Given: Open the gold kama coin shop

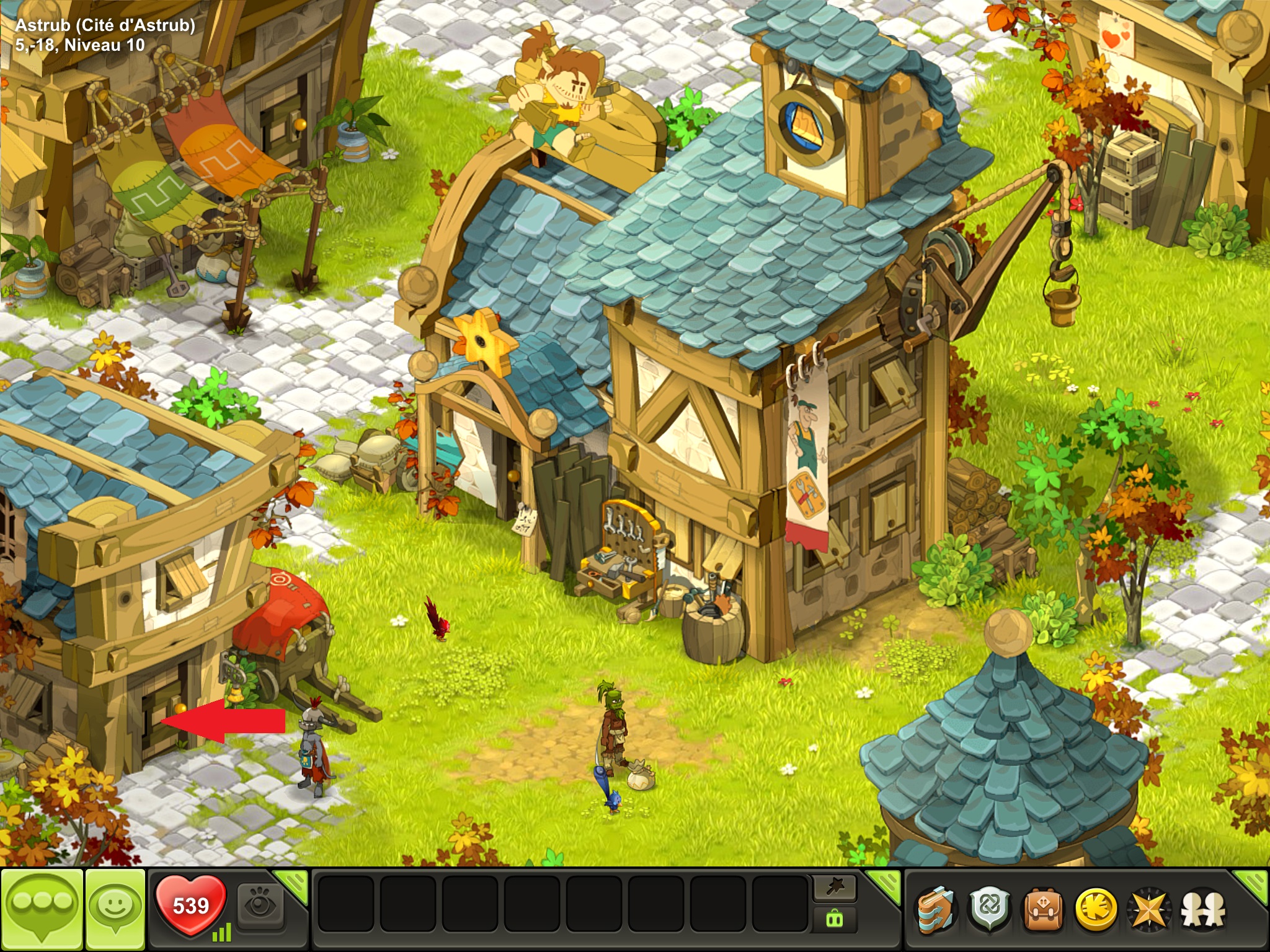Looking at the screenshot, I should click(1096, 910).
